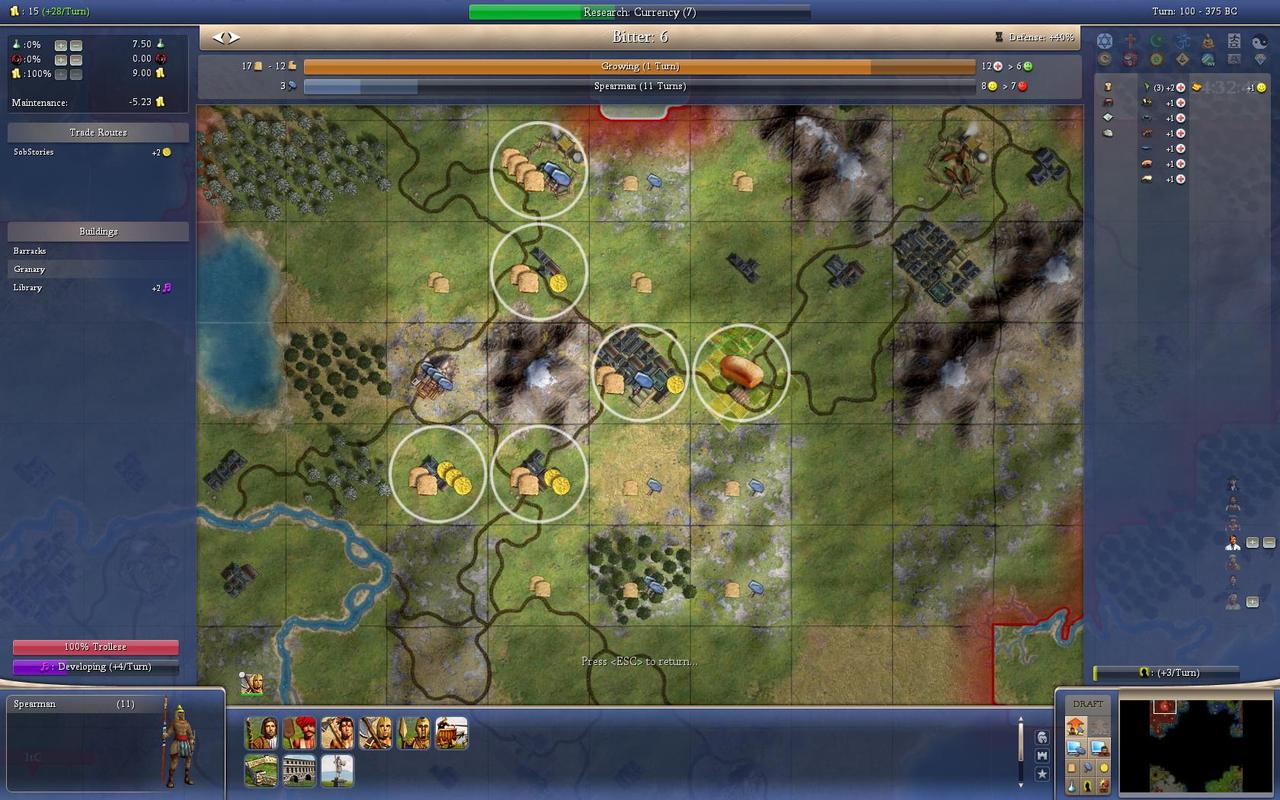Toggle emphasize food button

pyautogui.click(x=1073, y=767)
